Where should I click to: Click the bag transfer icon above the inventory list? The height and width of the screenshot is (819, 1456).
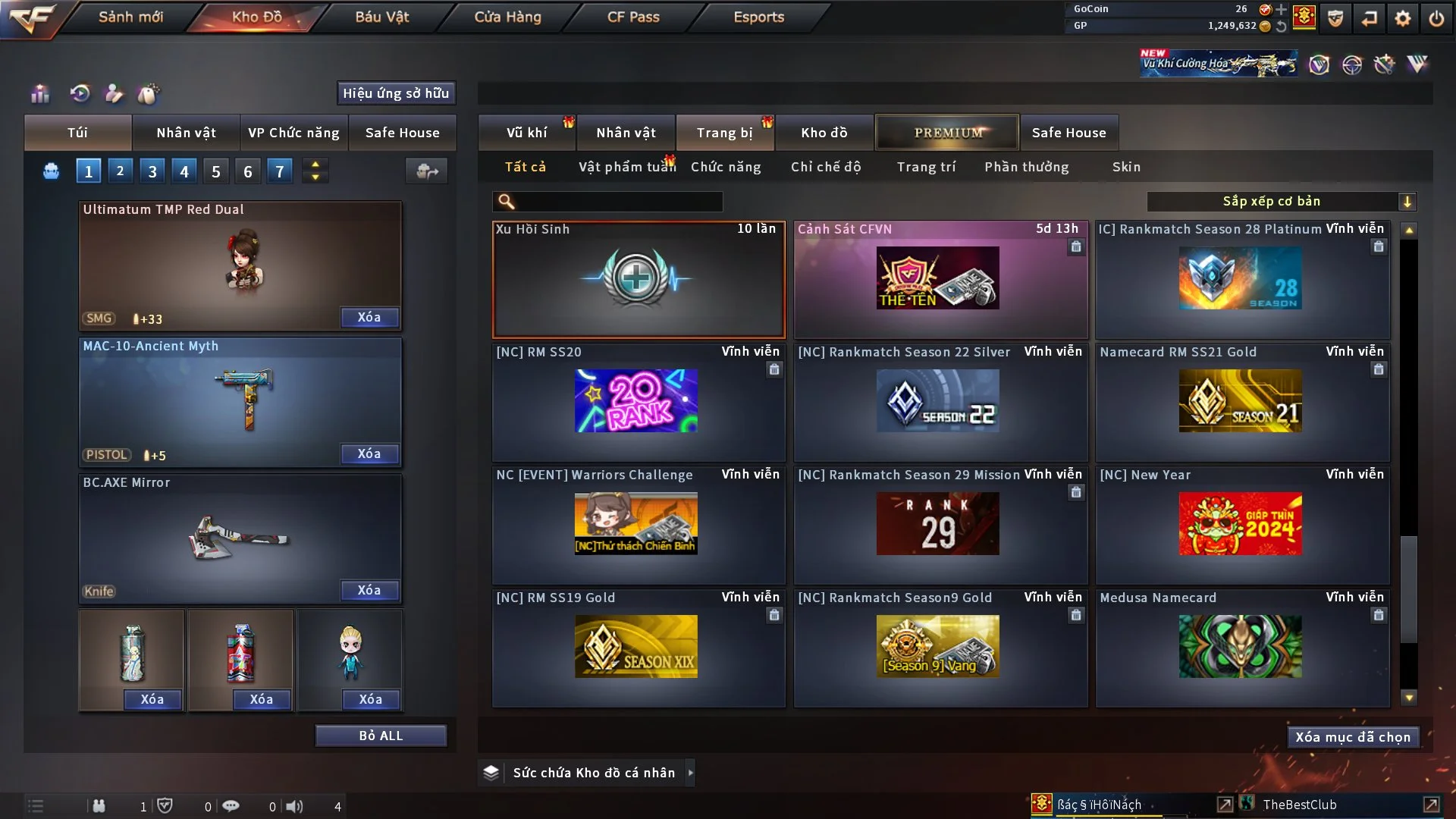pos(427,171)
